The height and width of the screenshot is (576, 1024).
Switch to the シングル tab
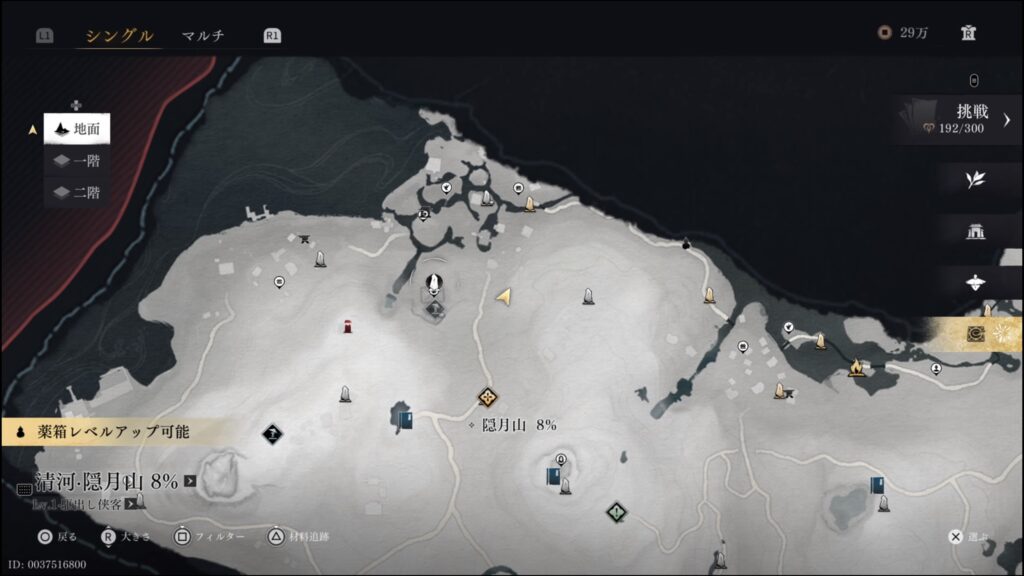point(119,36)
